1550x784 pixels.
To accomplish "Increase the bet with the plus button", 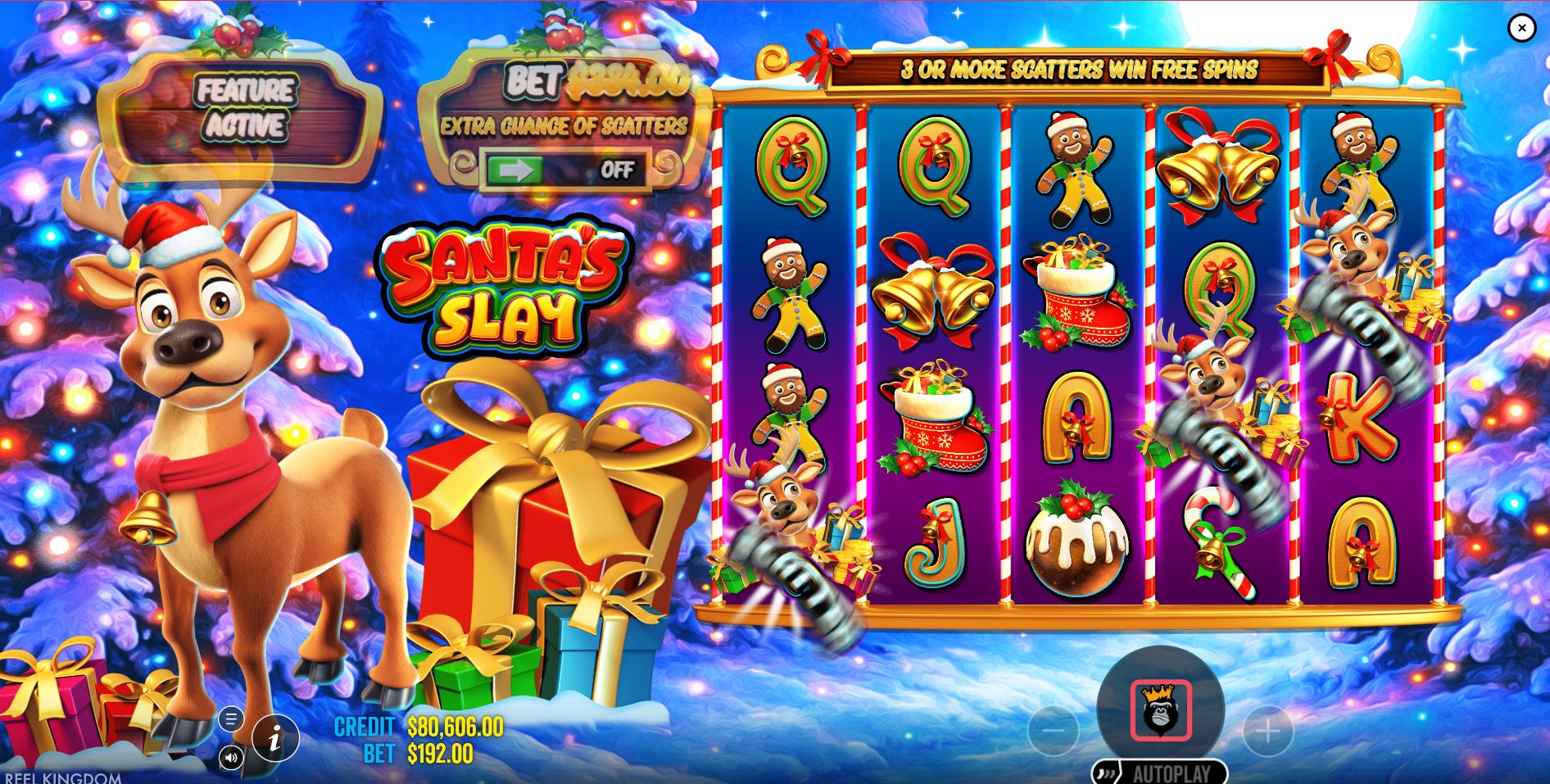I will [1267, 729].
